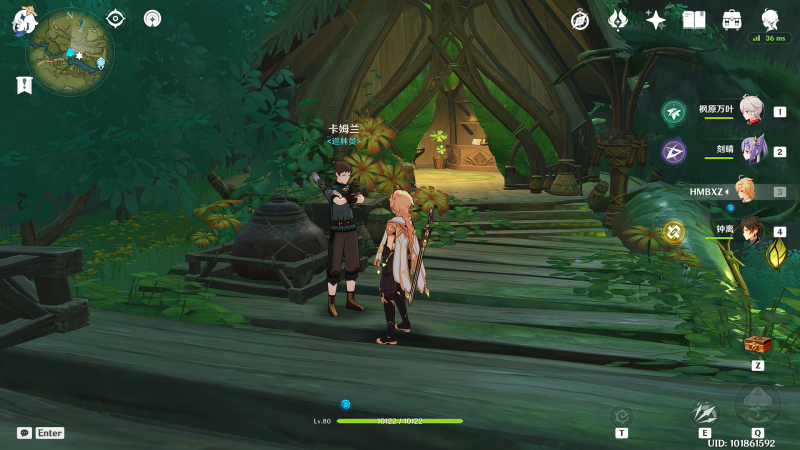Switch to party member 钟离
This screenshot has width=800, height=450.
[x=752, y=232]
